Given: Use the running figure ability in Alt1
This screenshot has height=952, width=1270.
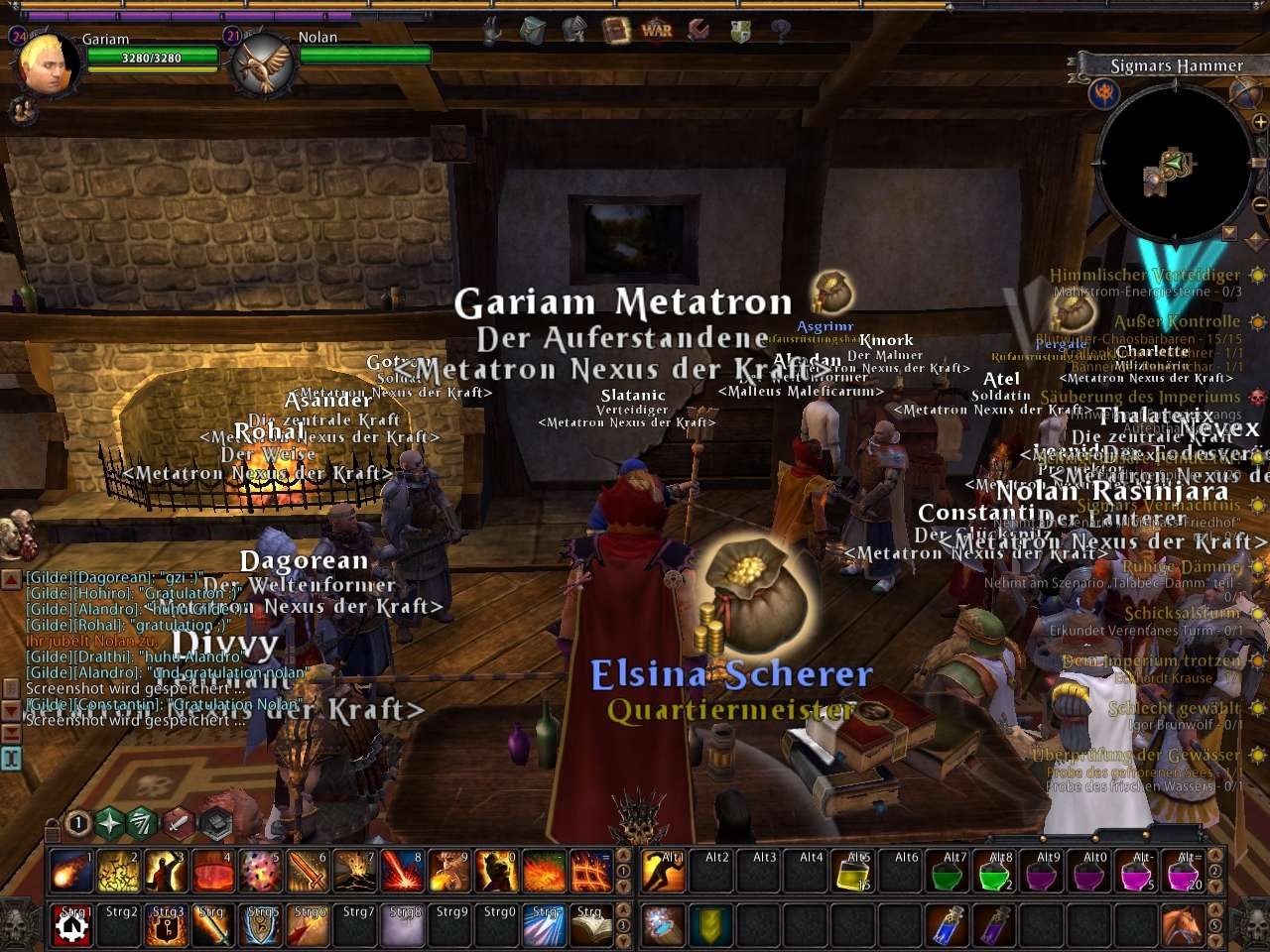Looking at the screenshot, I should point(663,872).
